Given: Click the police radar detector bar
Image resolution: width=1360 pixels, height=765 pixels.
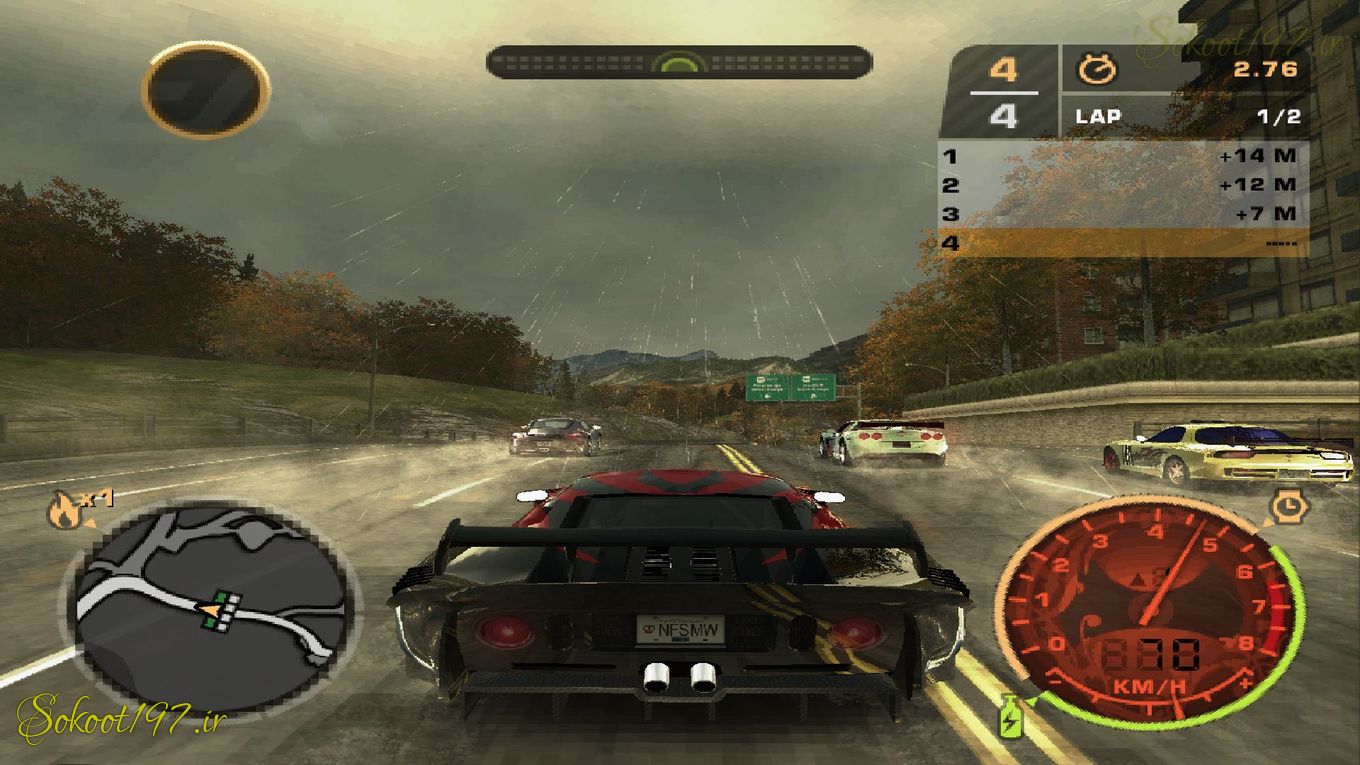Looking at the screenshot, I should 679,62.
